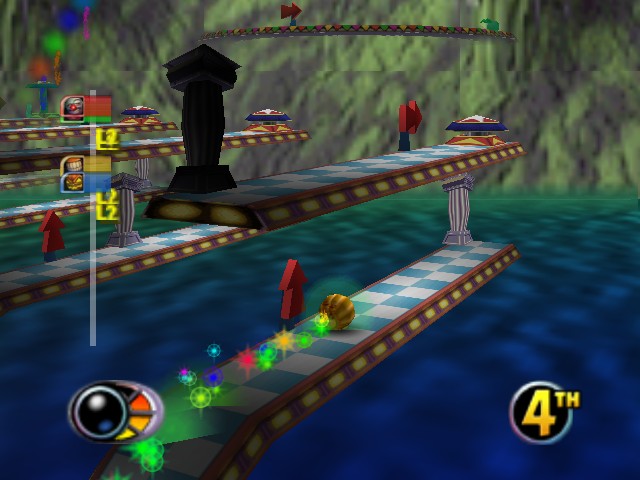The width and height of the screenshot is (640, 480).
Task: Select the red-eyed robot racer portrait
Action: 72,107
